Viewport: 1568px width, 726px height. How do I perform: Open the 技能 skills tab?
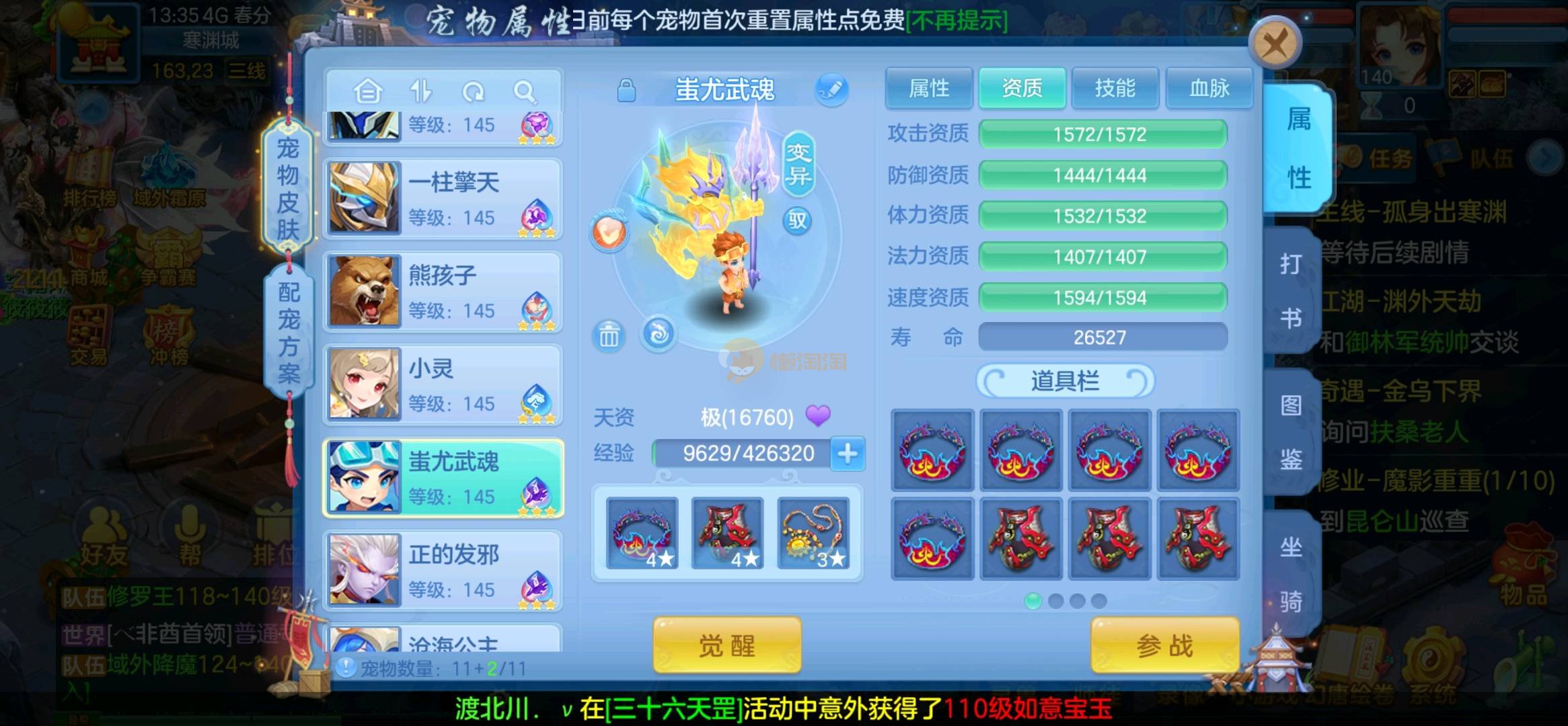click(x=1115, y=88)
